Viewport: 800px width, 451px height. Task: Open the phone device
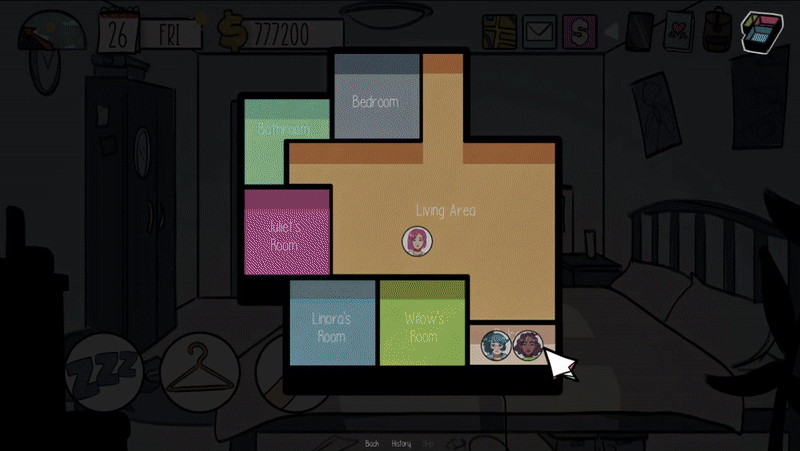coord(639,33)
